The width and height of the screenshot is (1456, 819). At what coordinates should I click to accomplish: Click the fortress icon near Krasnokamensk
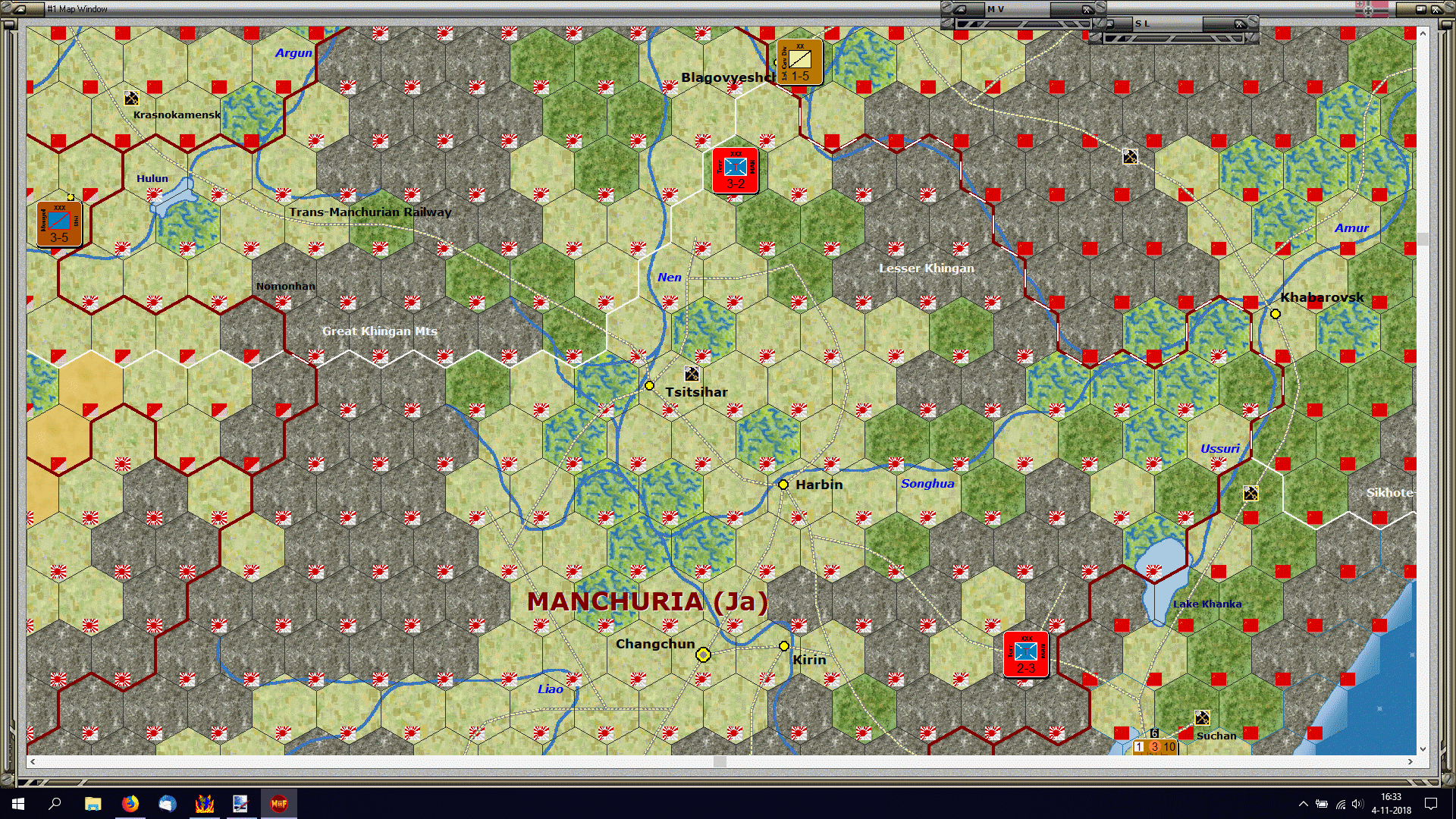(x=130, y=97)
